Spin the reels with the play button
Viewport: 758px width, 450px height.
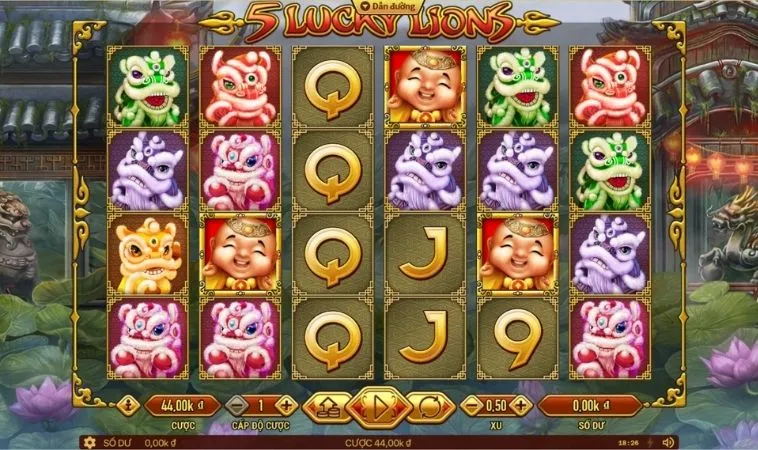(x=379, y=406)
